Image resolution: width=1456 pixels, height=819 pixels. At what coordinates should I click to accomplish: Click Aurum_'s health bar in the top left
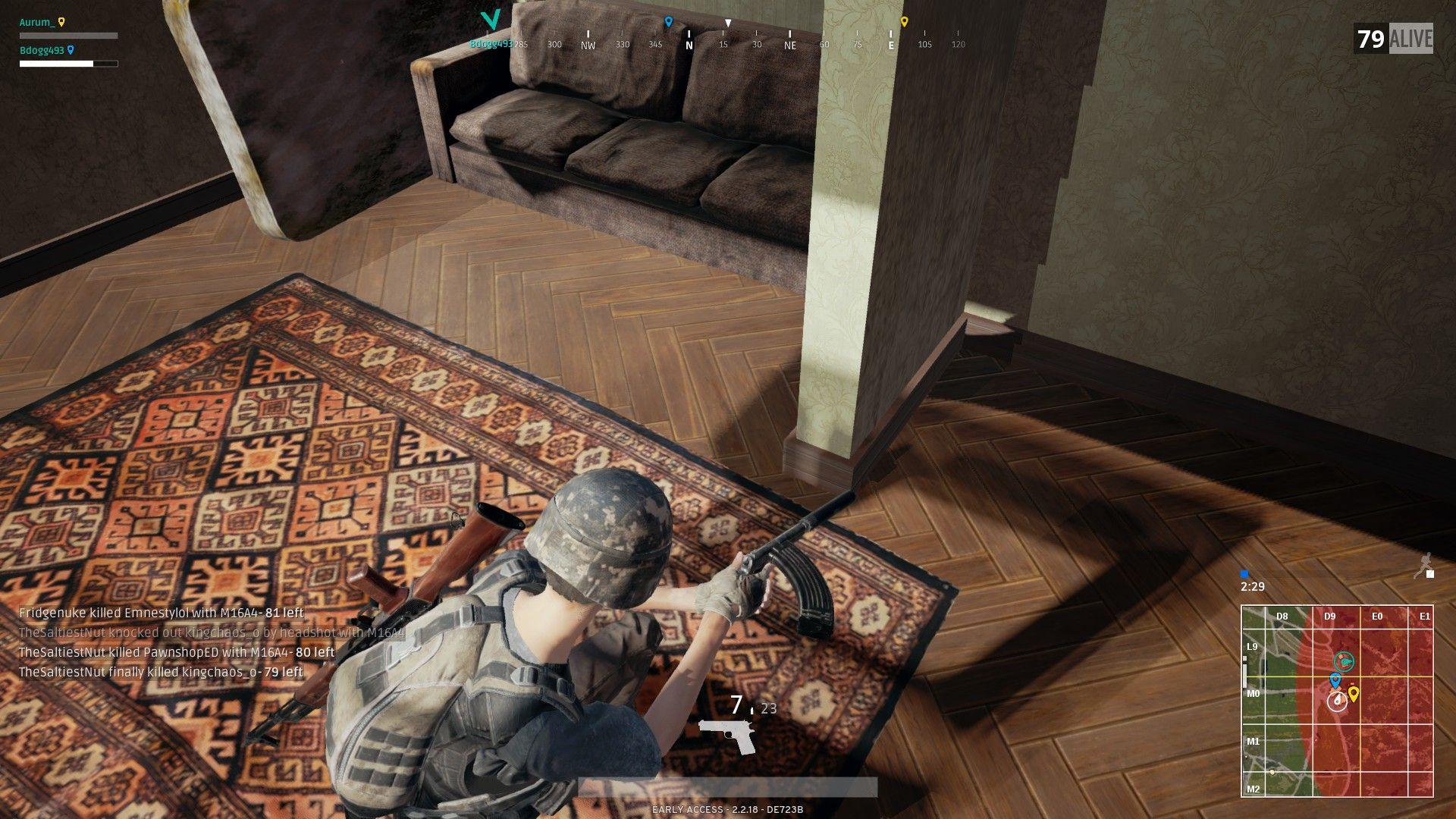(x=66, y=35)
